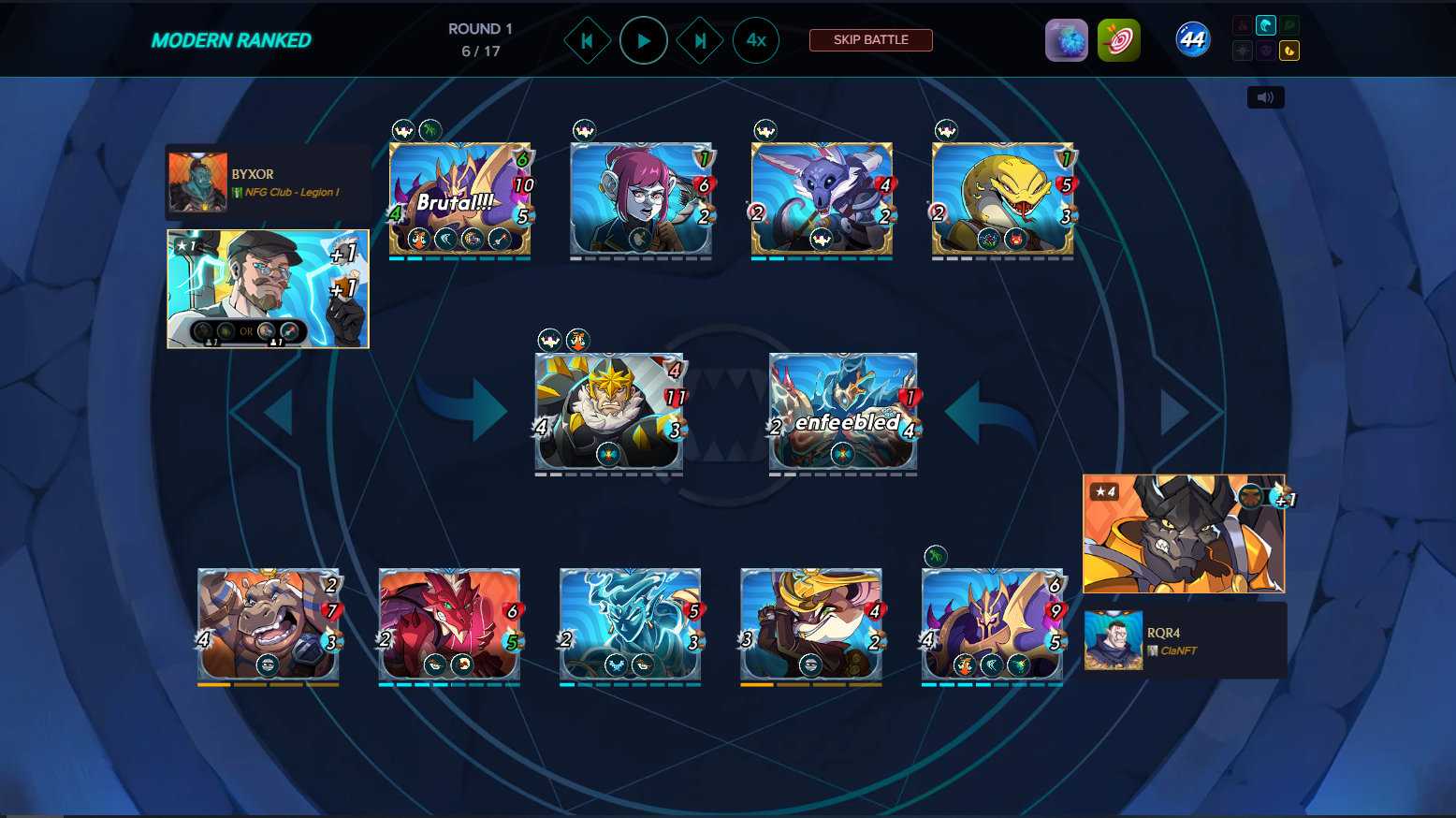Click the SKIP BATTLE button
The height and width of the screenshot is (818, 1456).
click(x=870, y=39)
